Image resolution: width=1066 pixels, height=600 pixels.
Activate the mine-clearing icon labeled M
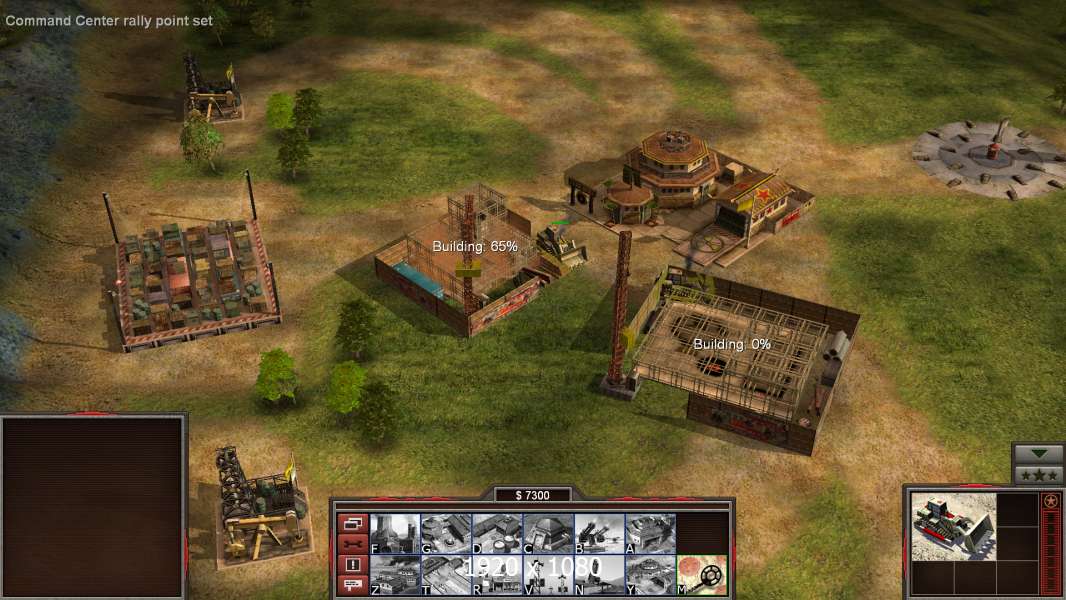pyautogui.click(x=702, y=575)
